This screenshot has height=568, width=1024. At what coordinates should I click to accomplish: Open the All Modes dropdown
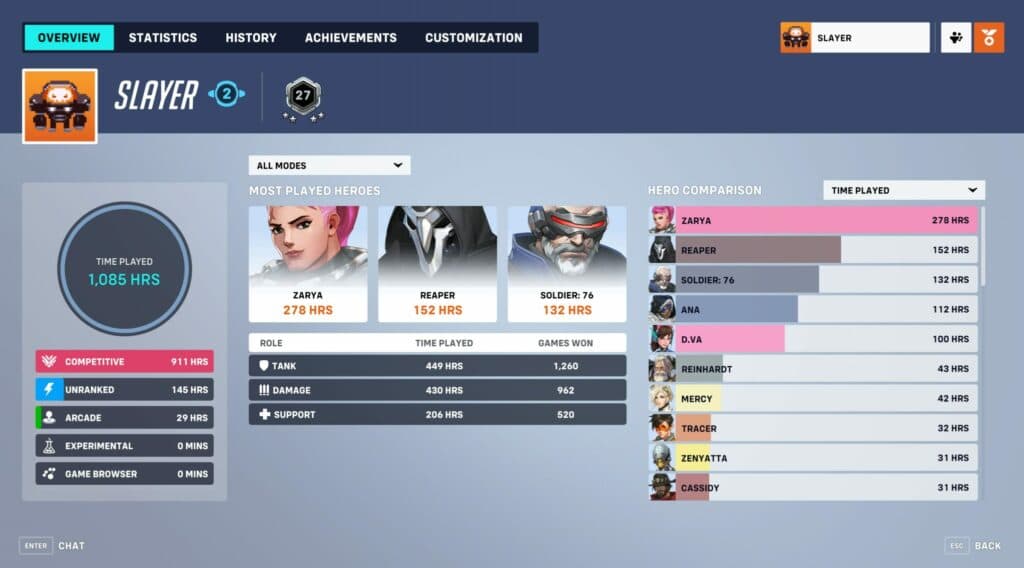pos(329,165)
